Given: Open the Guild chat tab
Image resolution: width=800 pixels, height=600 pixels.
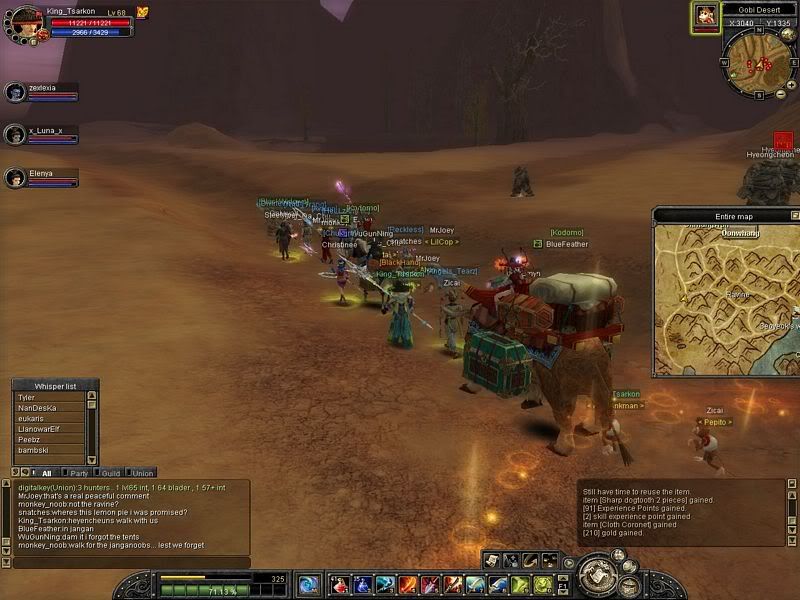Looking at the screenshot, I should [110, 472].
